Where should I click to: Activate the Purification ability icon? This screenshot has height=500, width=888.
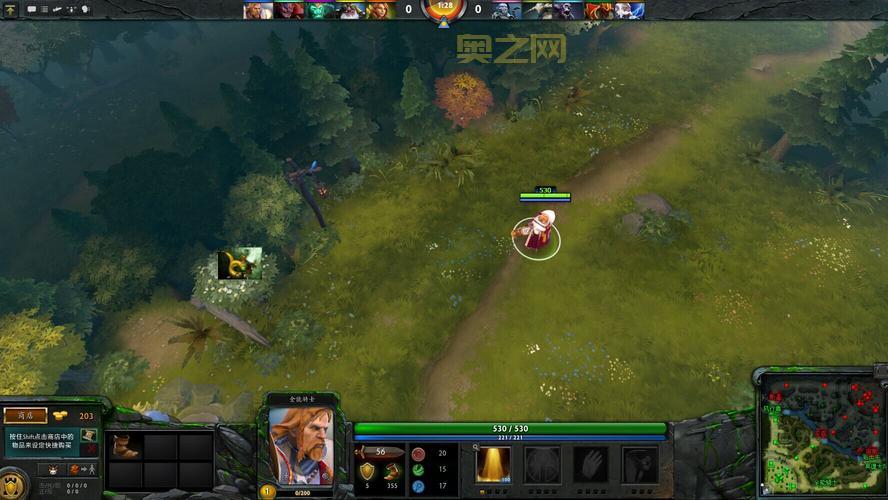(492, 464)
